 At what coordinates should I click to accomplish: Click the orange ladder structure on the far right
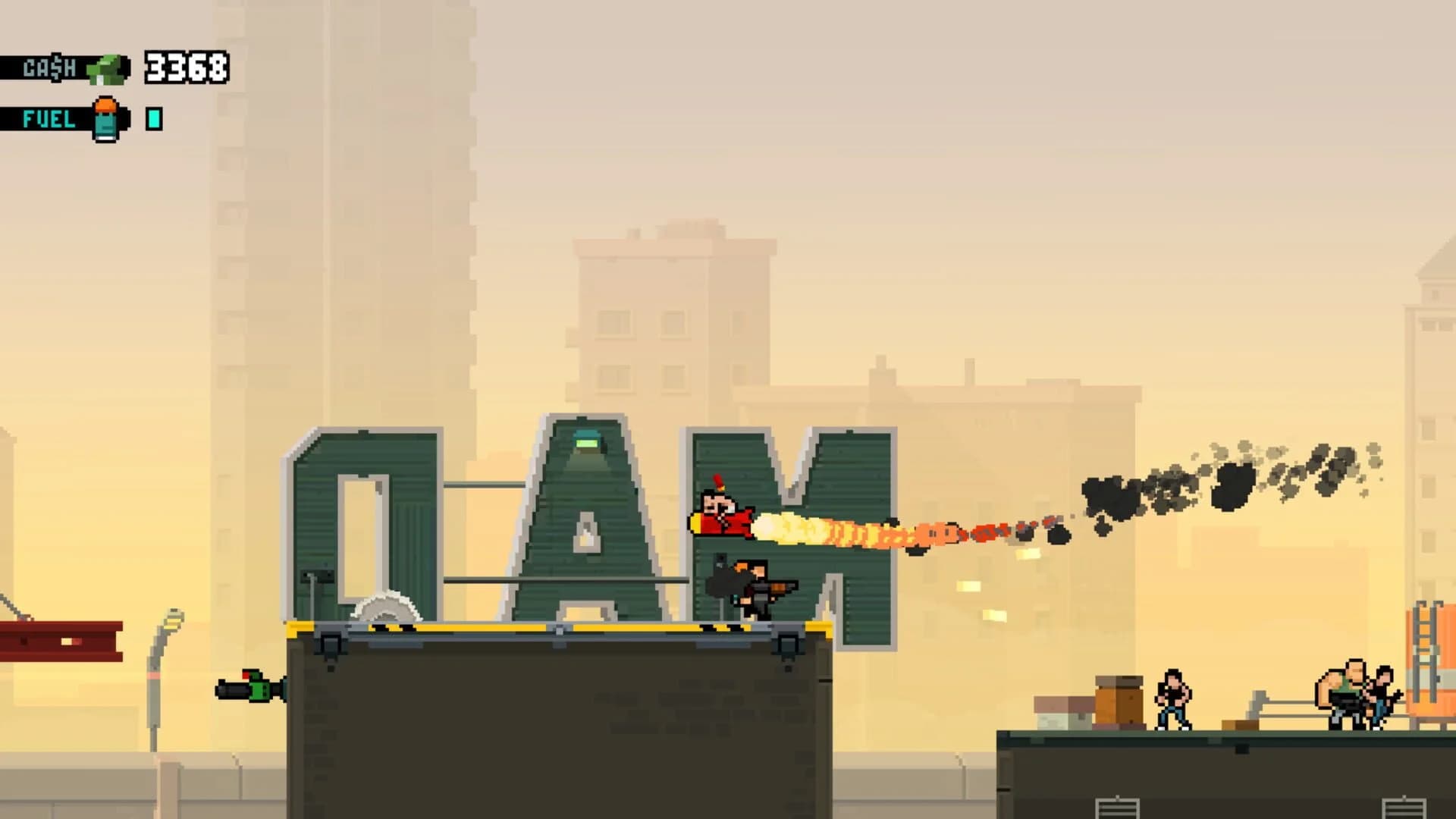click(x=1424, y=652)
